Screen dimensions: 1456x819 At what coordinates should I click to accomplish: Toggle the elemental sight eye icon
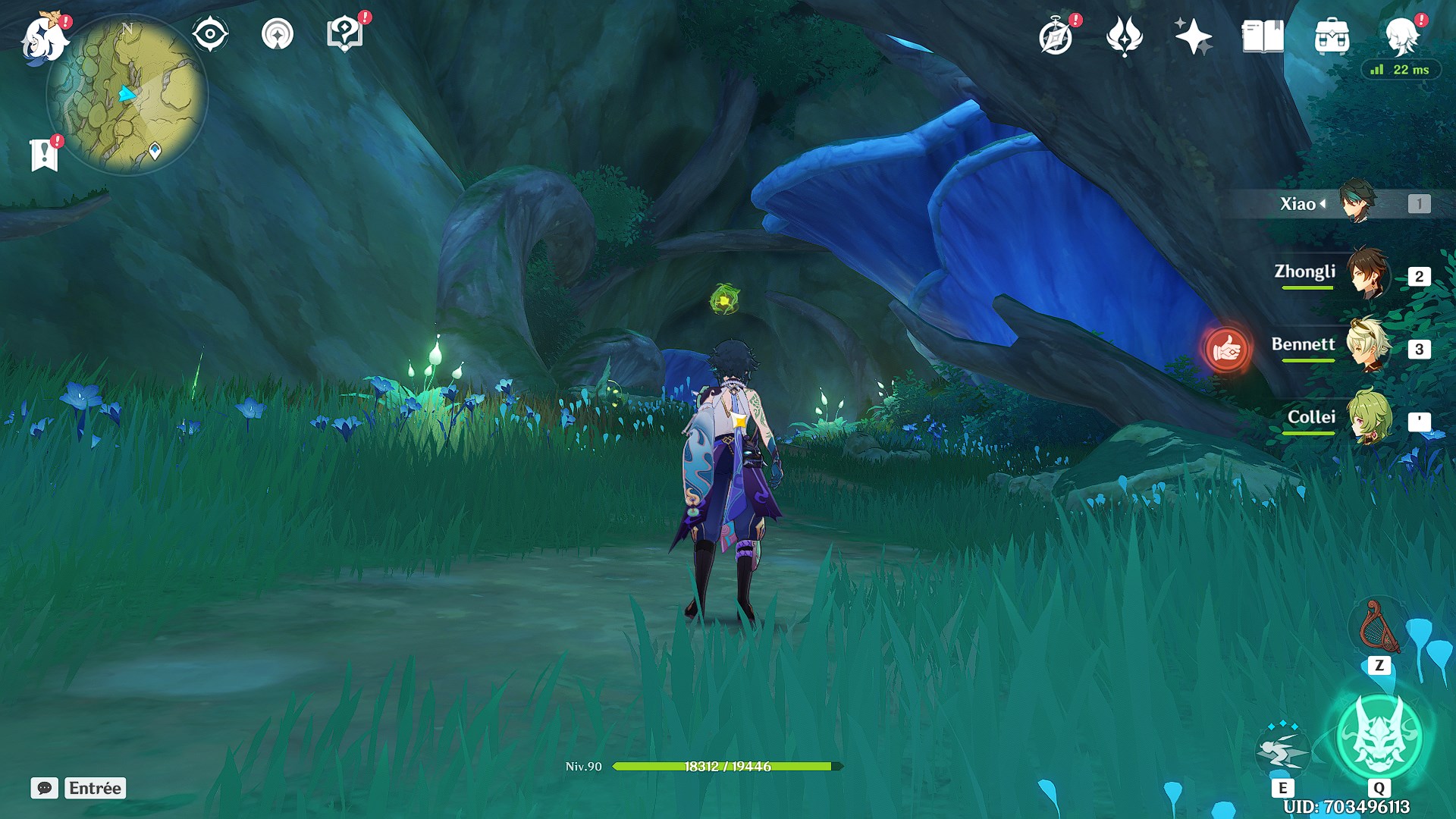(210, 35)
